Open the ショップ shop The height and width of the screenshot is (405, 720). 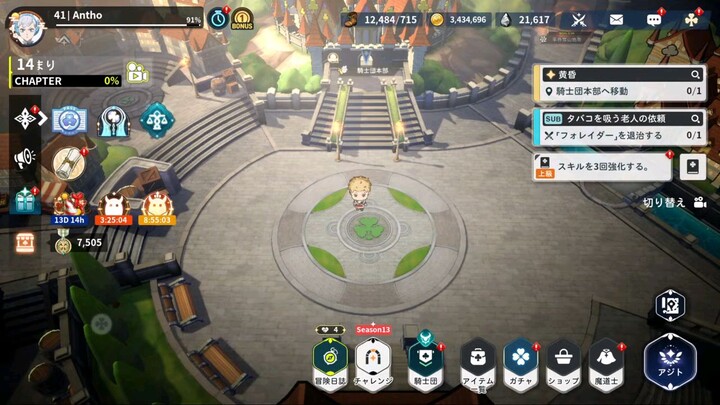point(563,362)
